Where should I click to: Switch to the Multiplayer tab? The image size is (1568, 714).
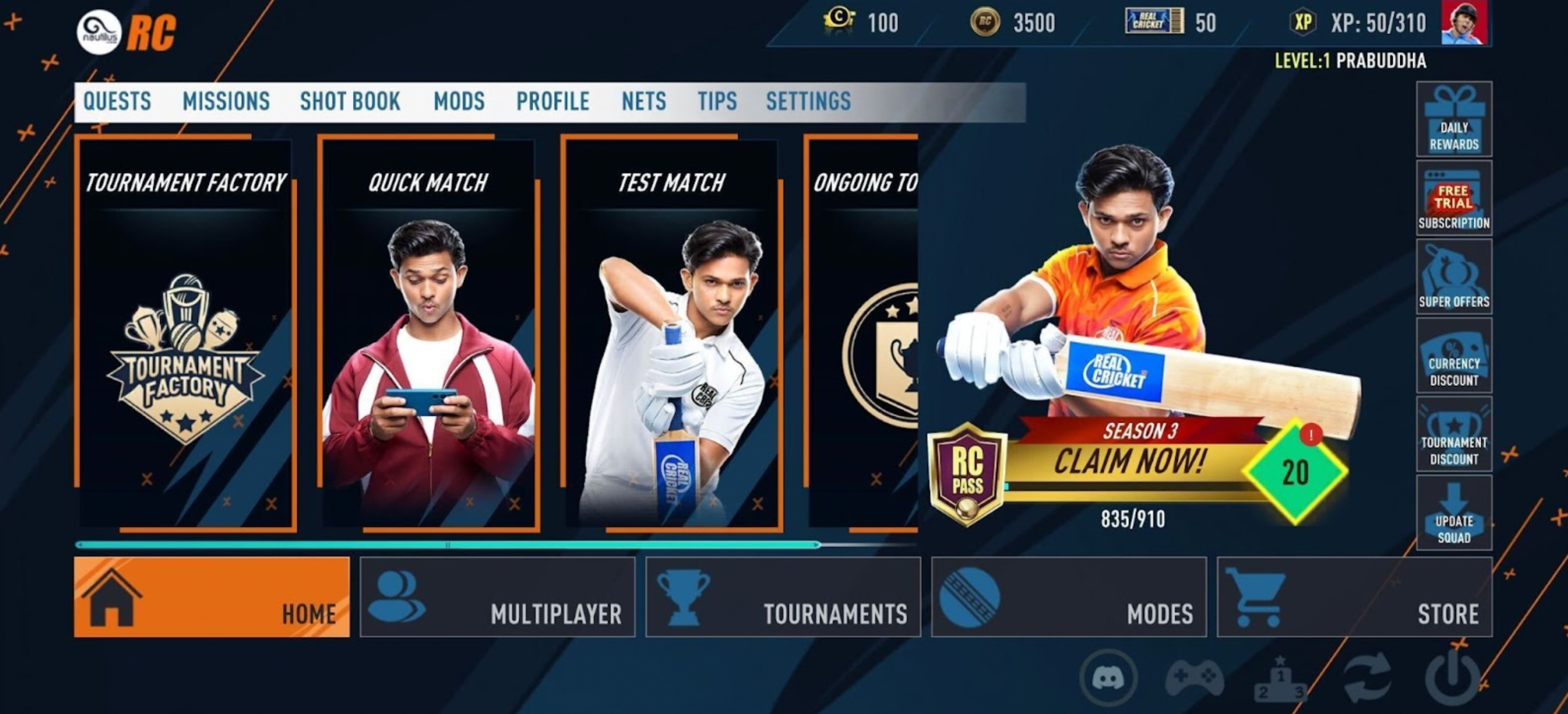click(497, 598)
